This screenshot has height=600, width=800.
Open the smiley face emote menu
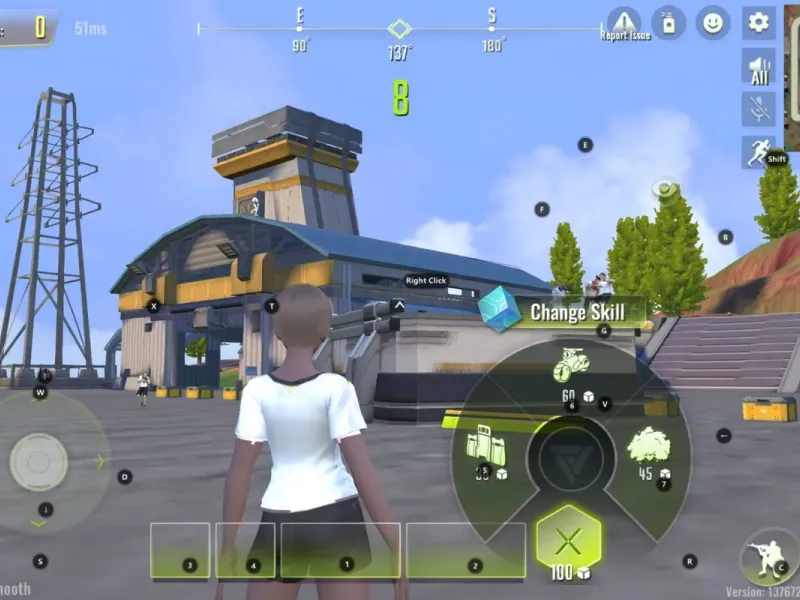coord(713,22)
